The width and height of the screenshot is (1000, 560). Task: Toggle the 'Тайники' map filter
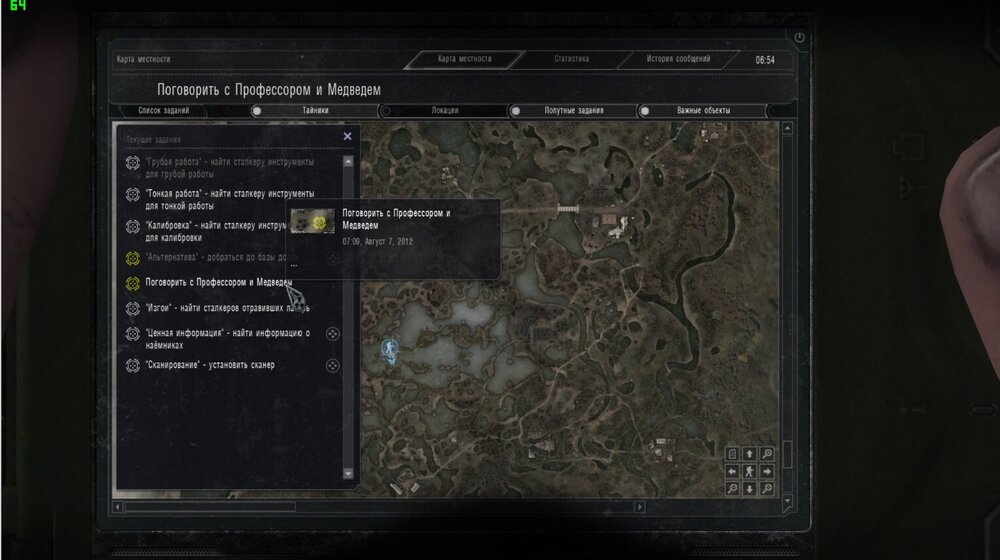(x=257, y=111)
